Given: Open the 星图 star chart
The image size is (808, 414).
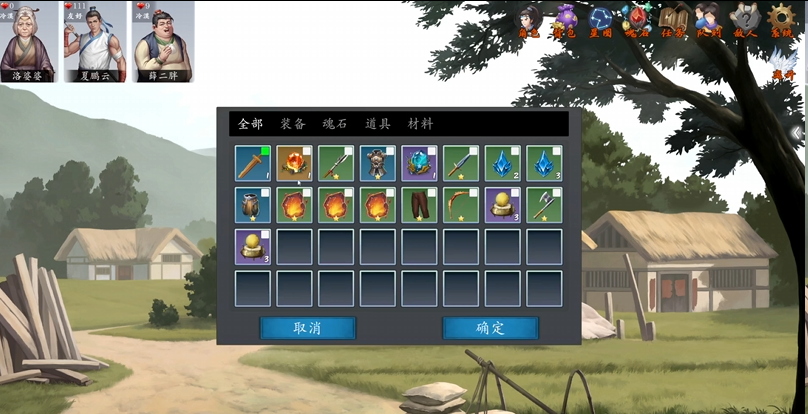Looking at the screenshot, I should [602, 21].
